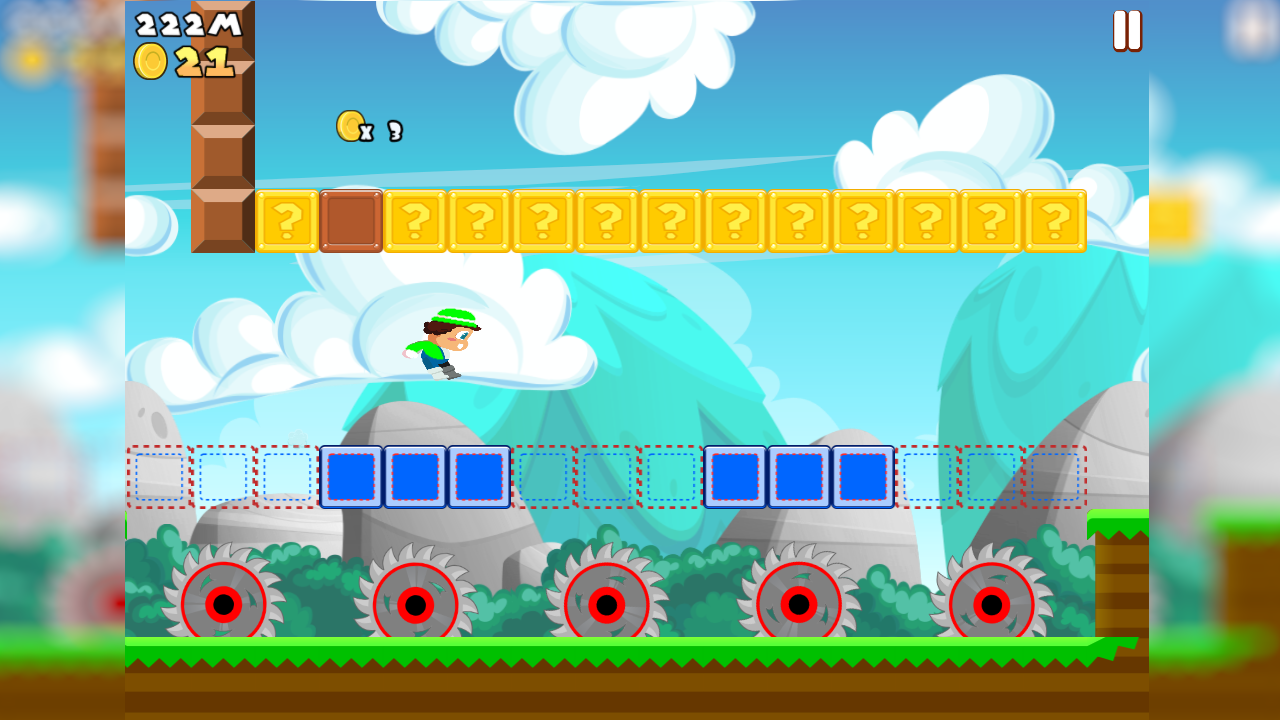Screen dimensions: 1280x720
Task: Click the first yellow question mark block
Action: click(287, 222)
